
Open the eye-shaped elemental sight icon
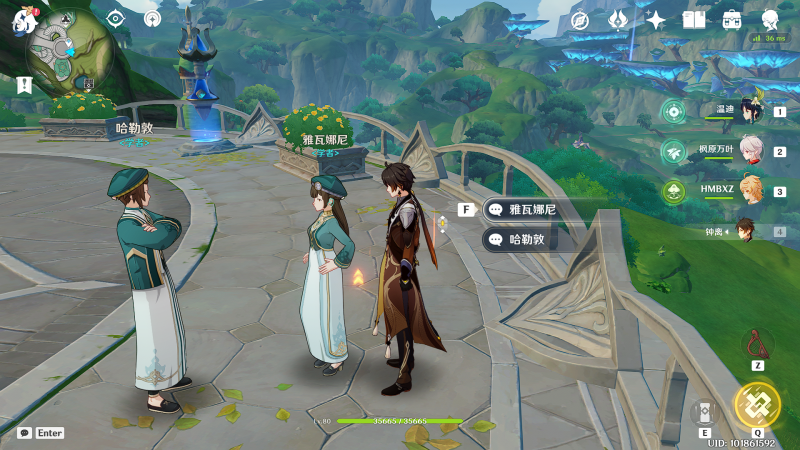point(116,18)
